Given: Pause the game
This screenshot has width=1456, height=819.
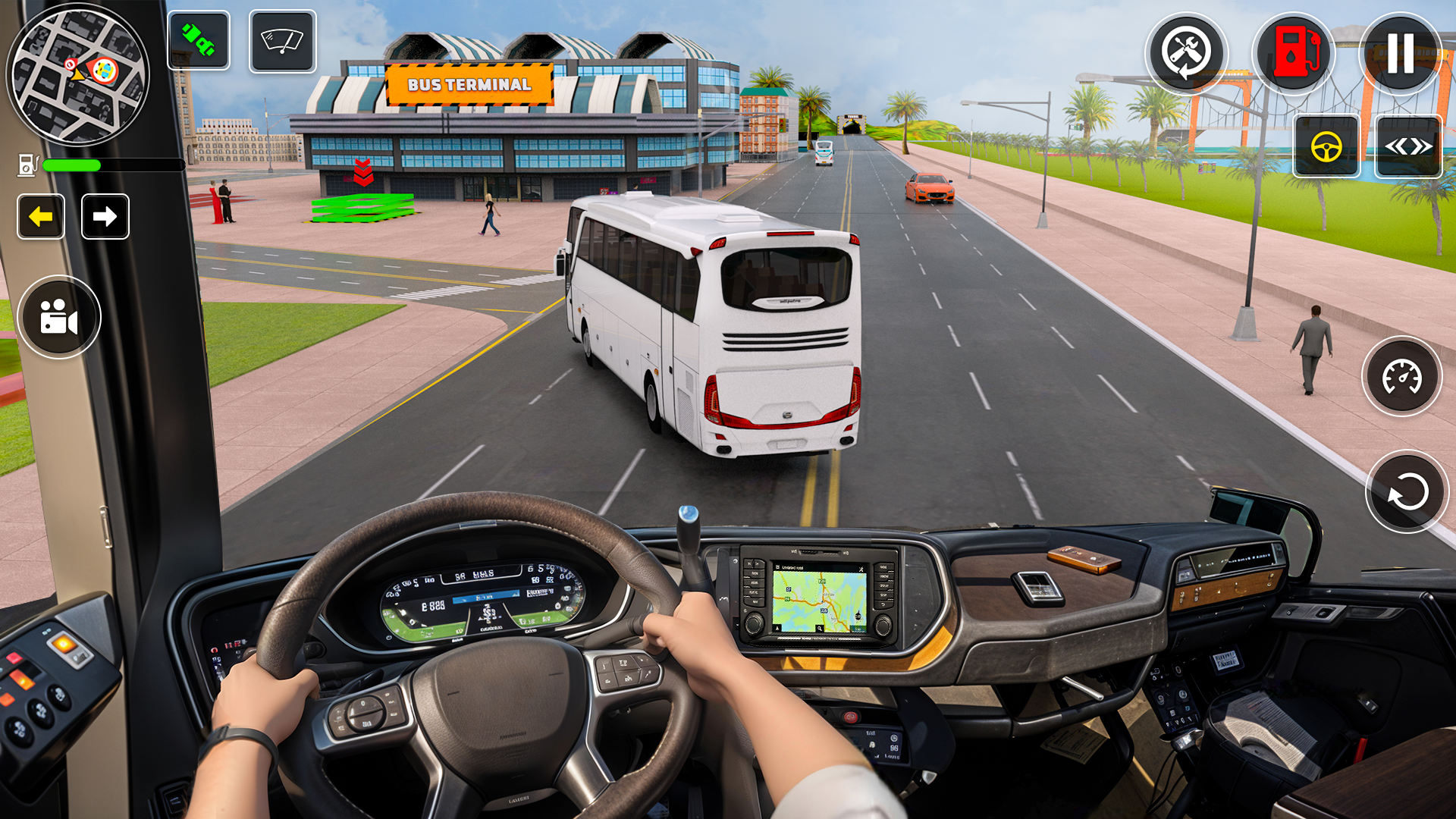Looking at the screenshot, I should (x=1400, y=53).
